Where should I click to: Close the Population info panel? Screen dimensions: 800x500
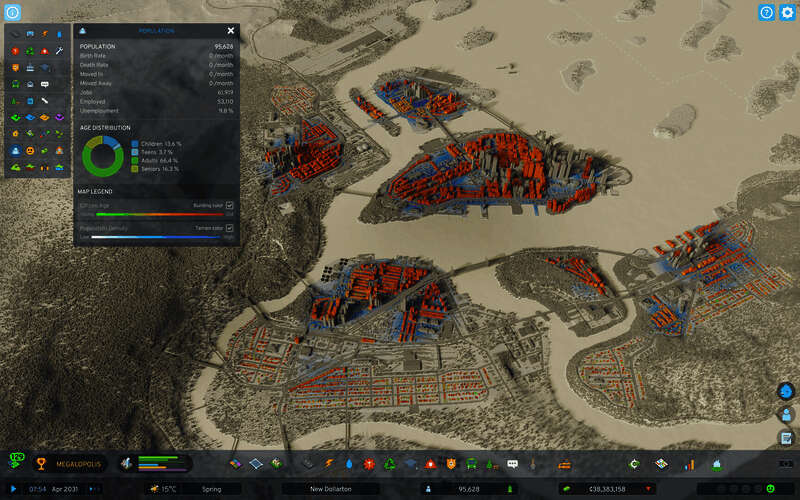231,31
